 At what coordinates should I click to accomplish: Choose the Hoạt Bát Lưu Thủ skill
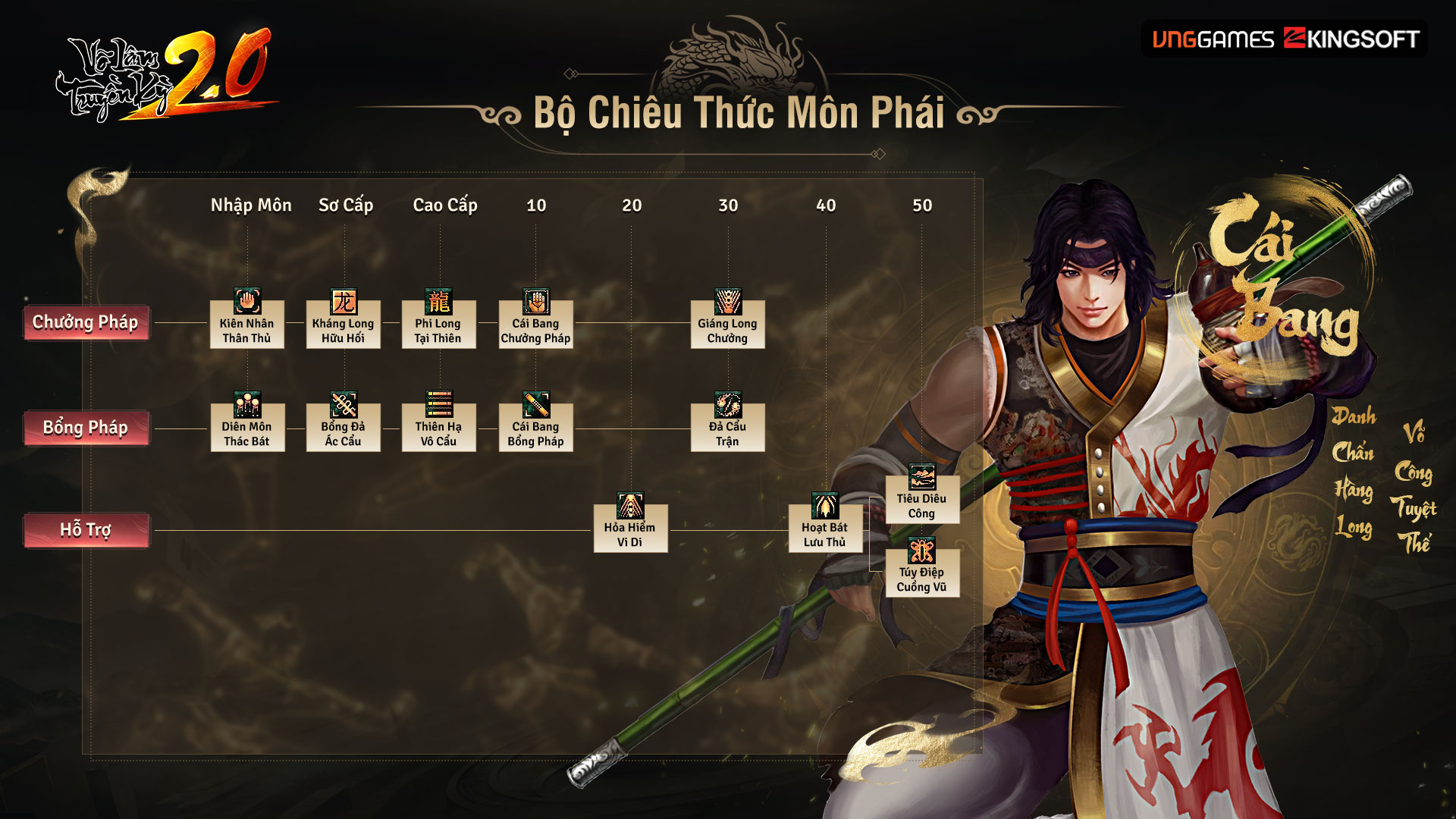click(x=825, y=524)
